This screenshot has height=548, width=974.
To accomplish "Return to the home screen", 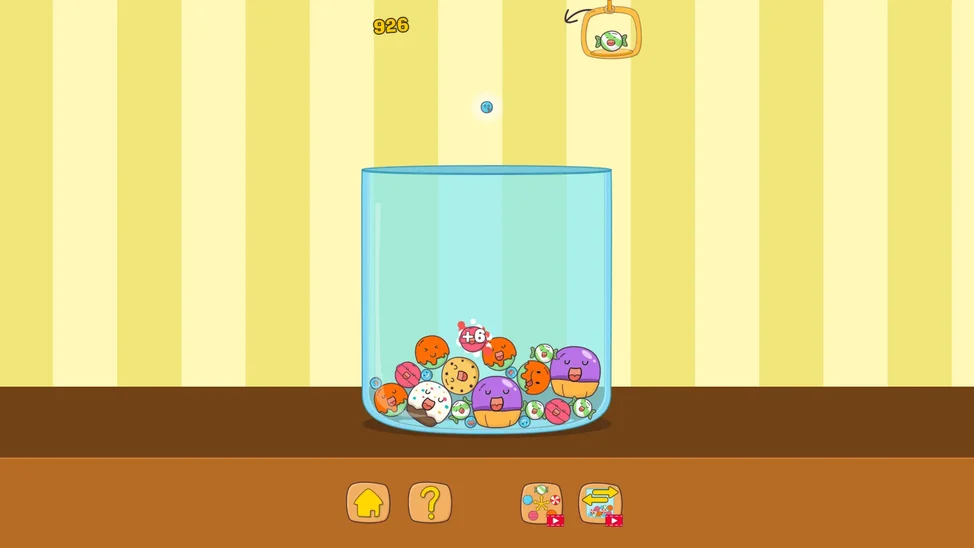I will click(368, 502).
